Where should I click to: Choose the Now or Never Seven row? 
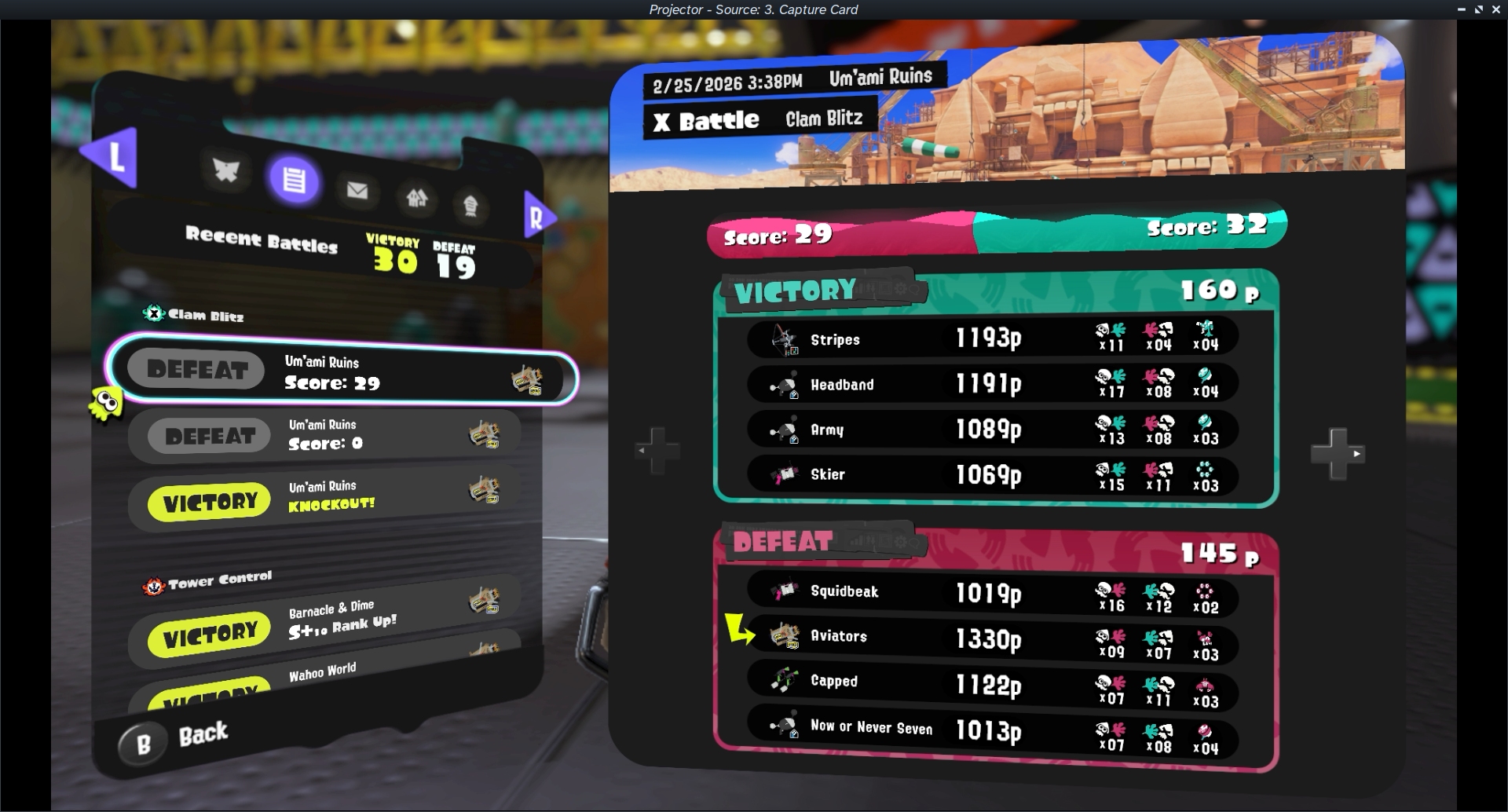click(x=992, y=730)
